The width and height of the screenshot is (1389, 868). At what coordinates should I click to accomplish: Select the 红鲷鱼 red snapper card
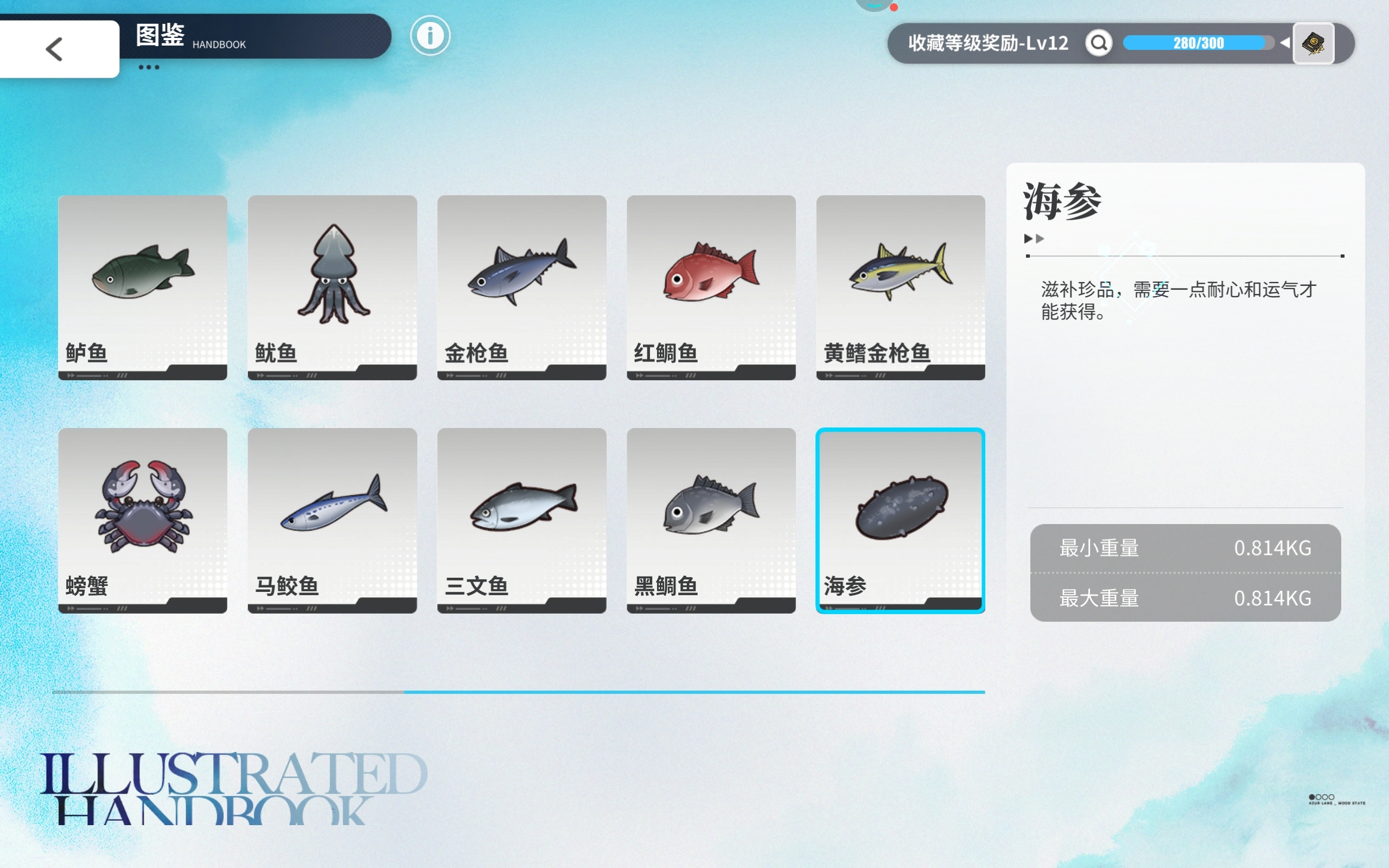tap(711, 287)
